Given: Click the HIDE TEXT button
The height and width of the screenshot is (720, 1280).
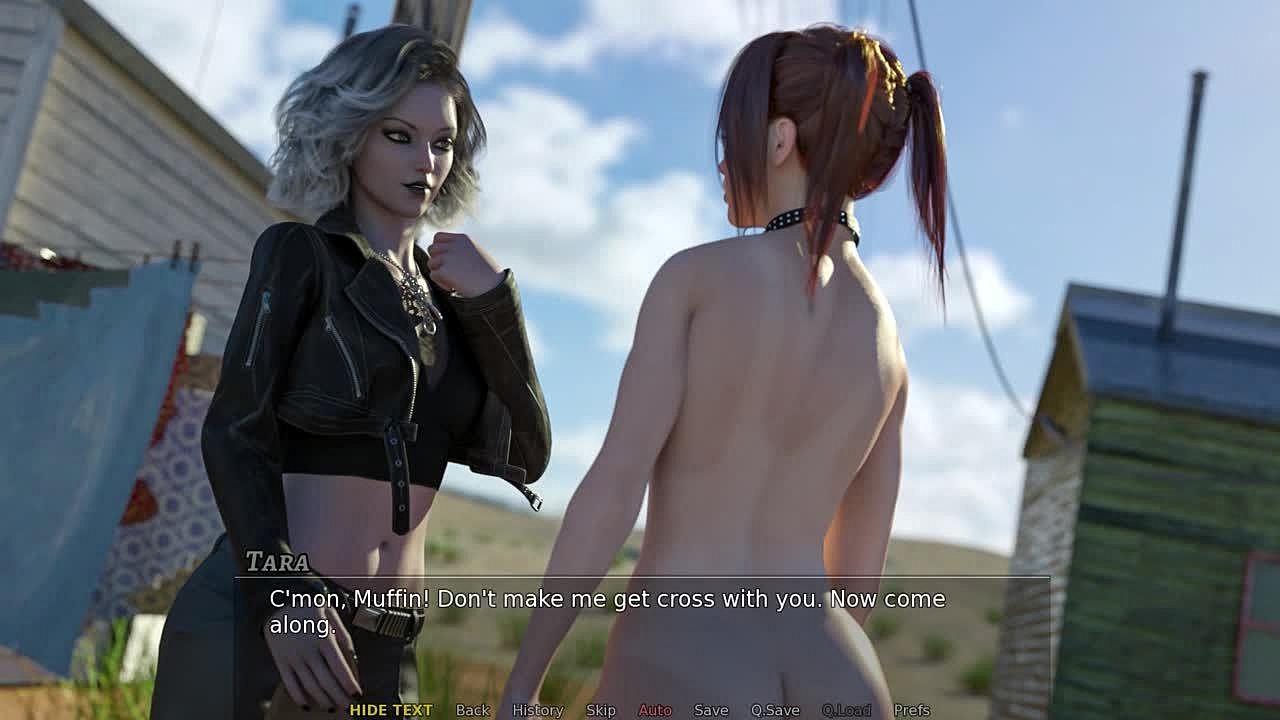Looking at the screenshot, I should pos(391,710).
